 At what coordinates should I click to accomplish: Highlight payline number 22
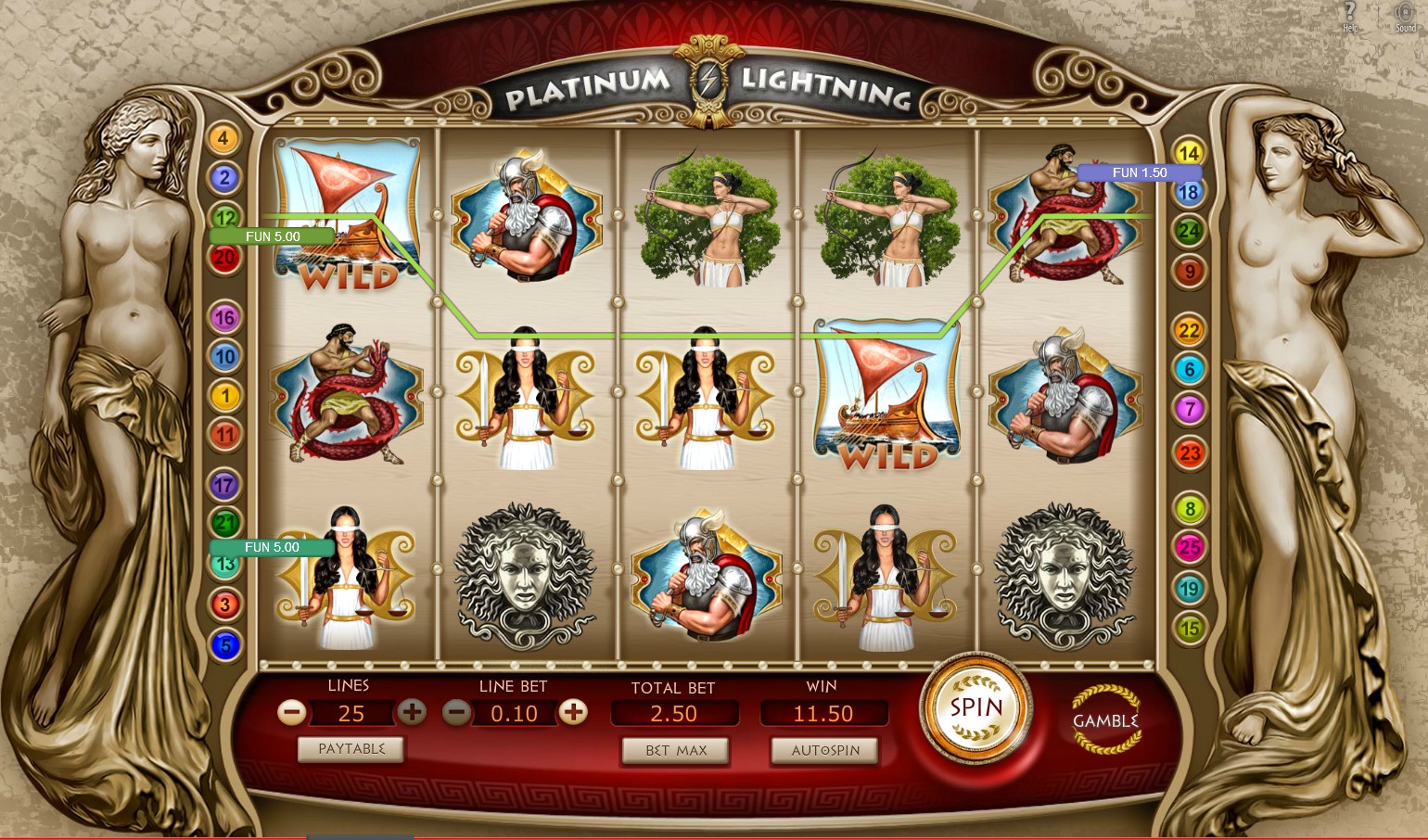[1189, 330]
